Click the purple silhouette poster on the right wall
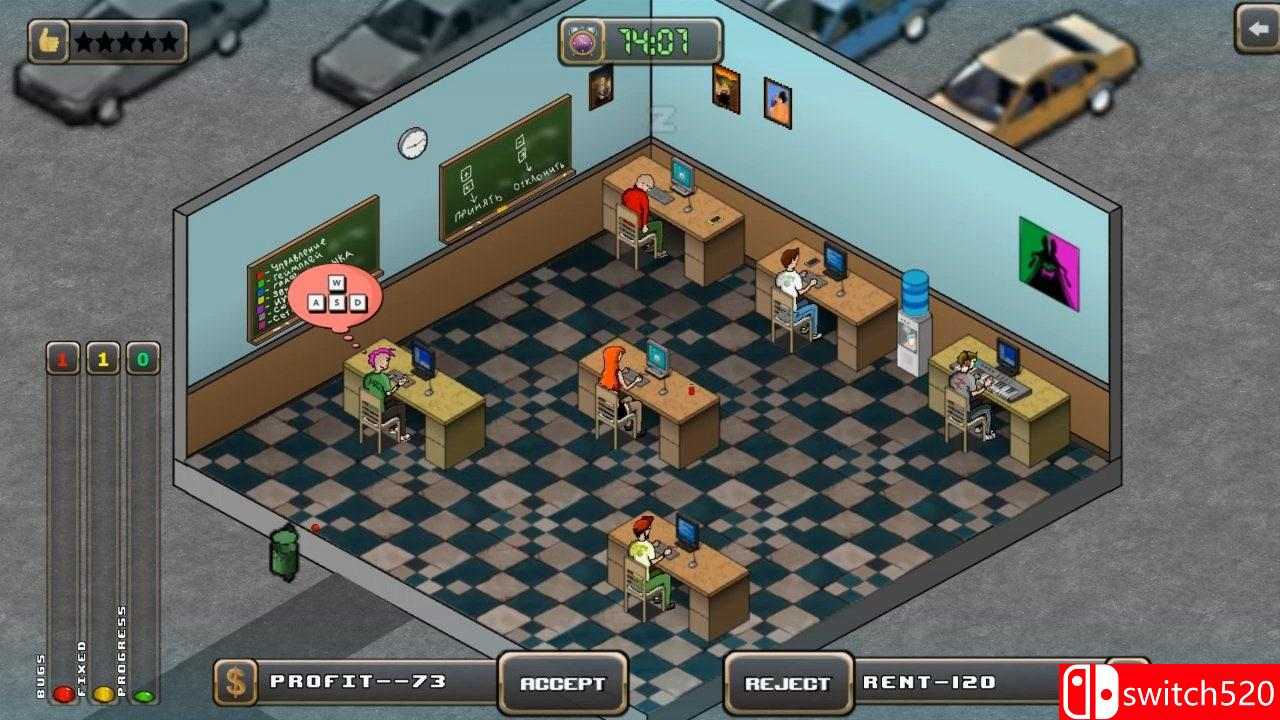Viewport: 1280px width, 720px height. click(1049, 261)
